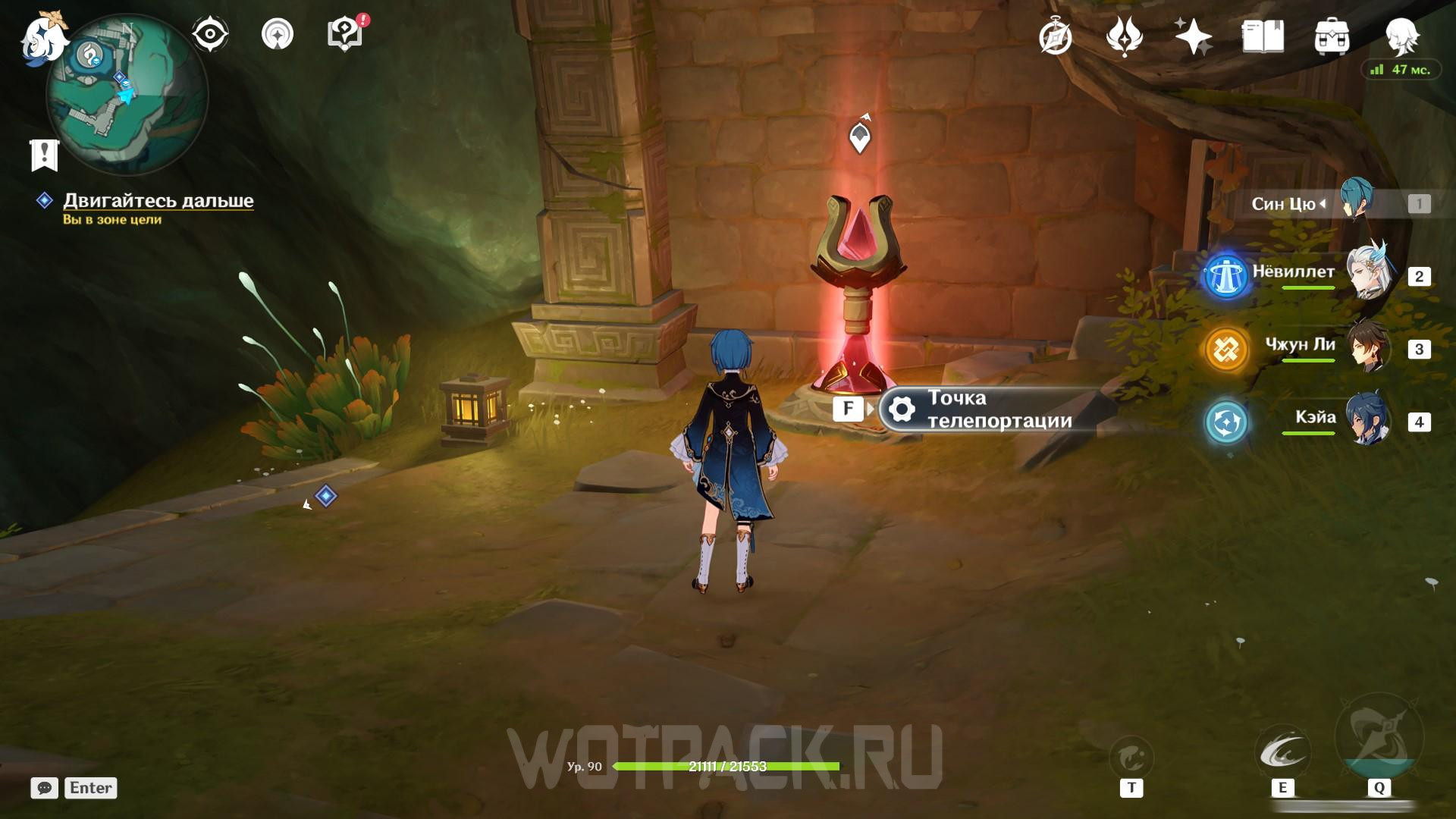Open the Wish star icon
Screen dimensions: 1456x819
(x=1192, y=36)
